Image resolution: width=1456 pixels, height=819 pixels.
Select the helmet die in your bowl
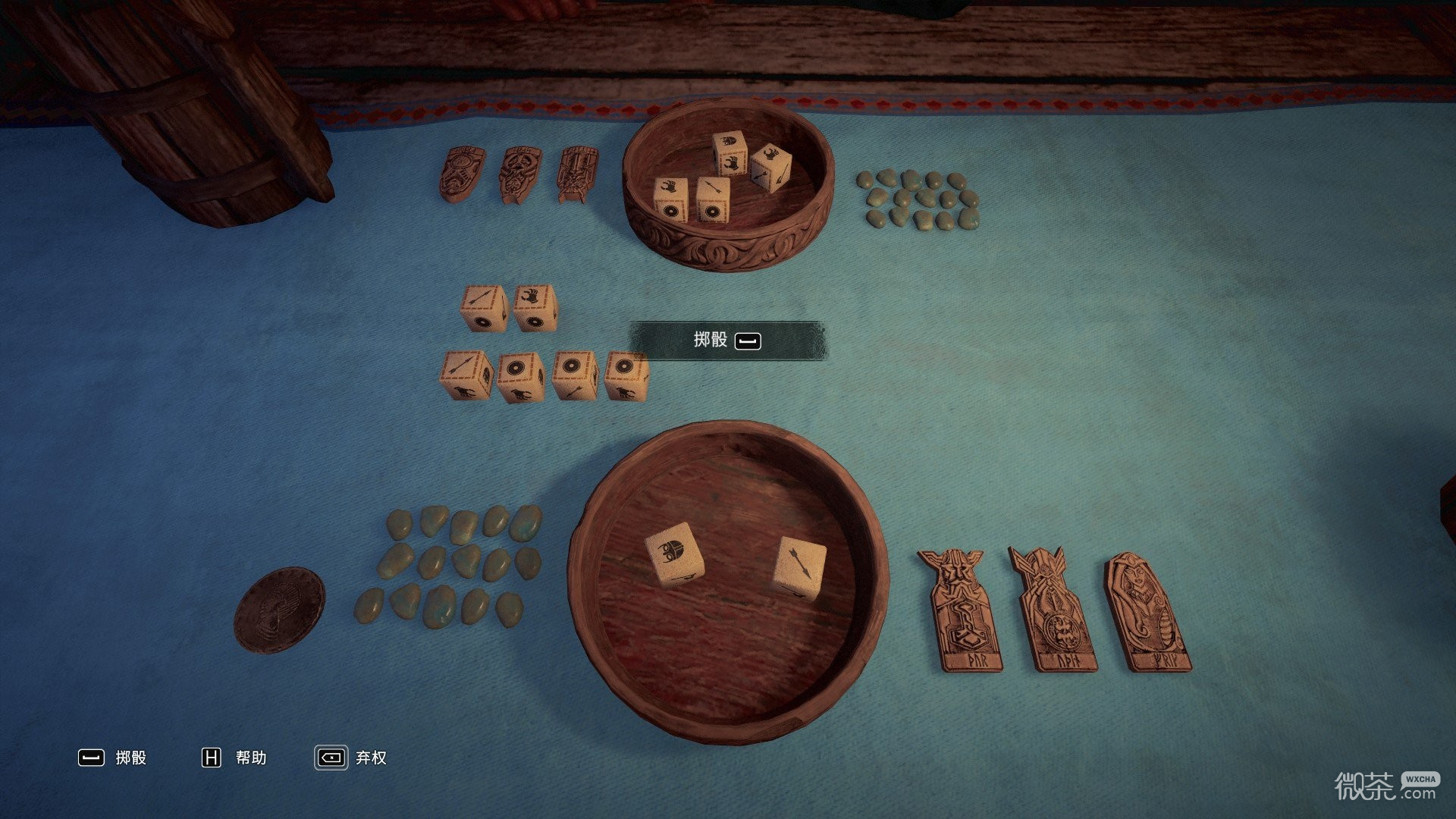(673, 556)
